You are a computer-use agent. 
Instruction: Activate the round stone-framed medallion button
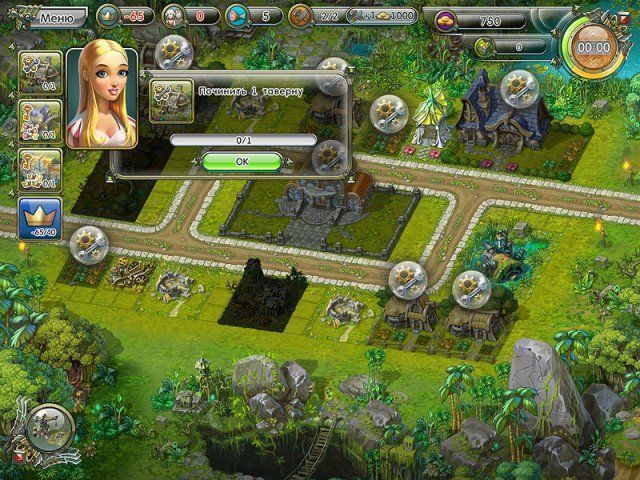click(45, 427)
